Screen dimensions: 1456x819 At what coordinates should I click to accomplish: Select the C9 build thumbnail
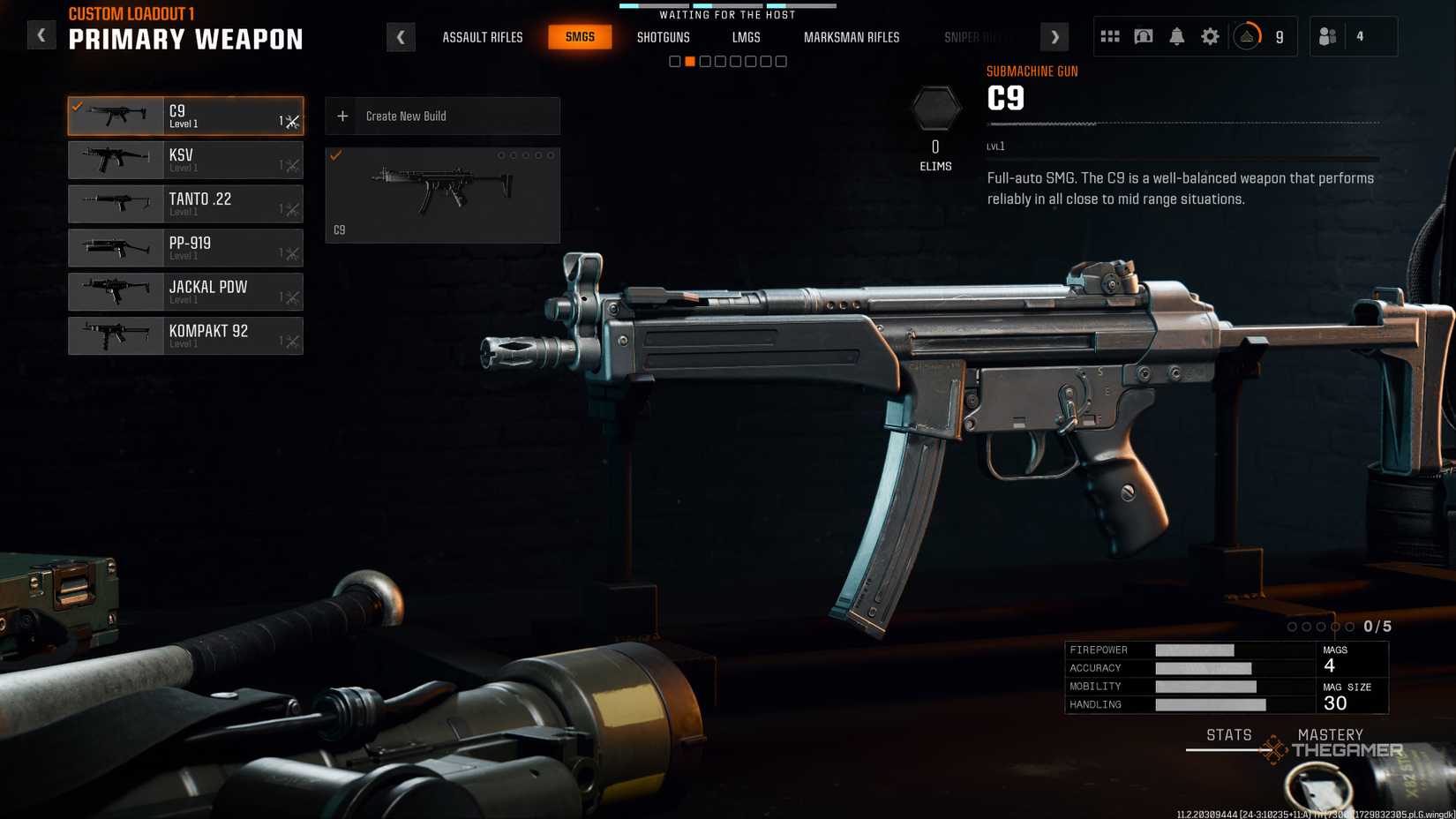click(441, 194)
